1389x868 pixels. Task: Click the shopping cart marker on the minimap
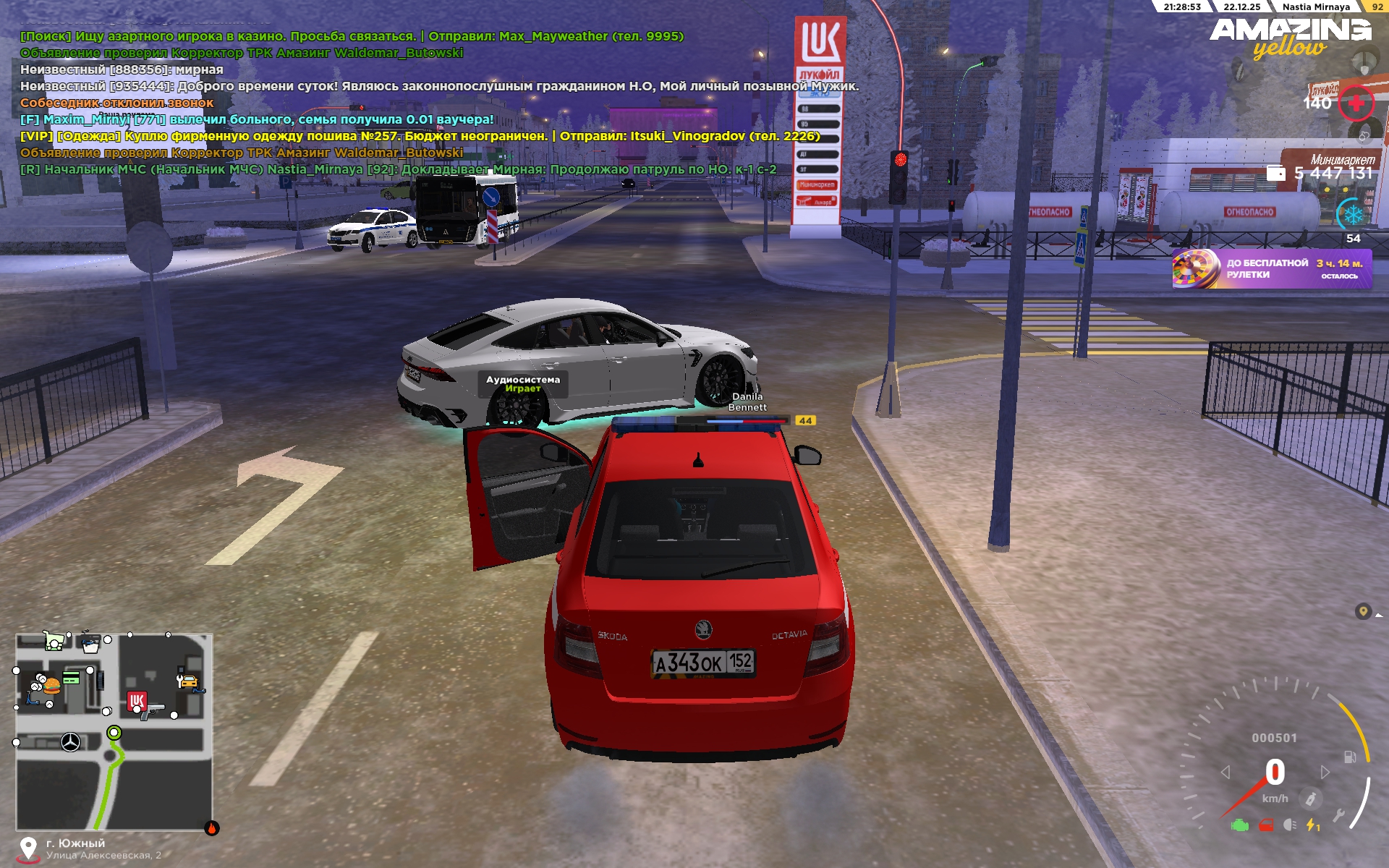(x=53, y=640)
